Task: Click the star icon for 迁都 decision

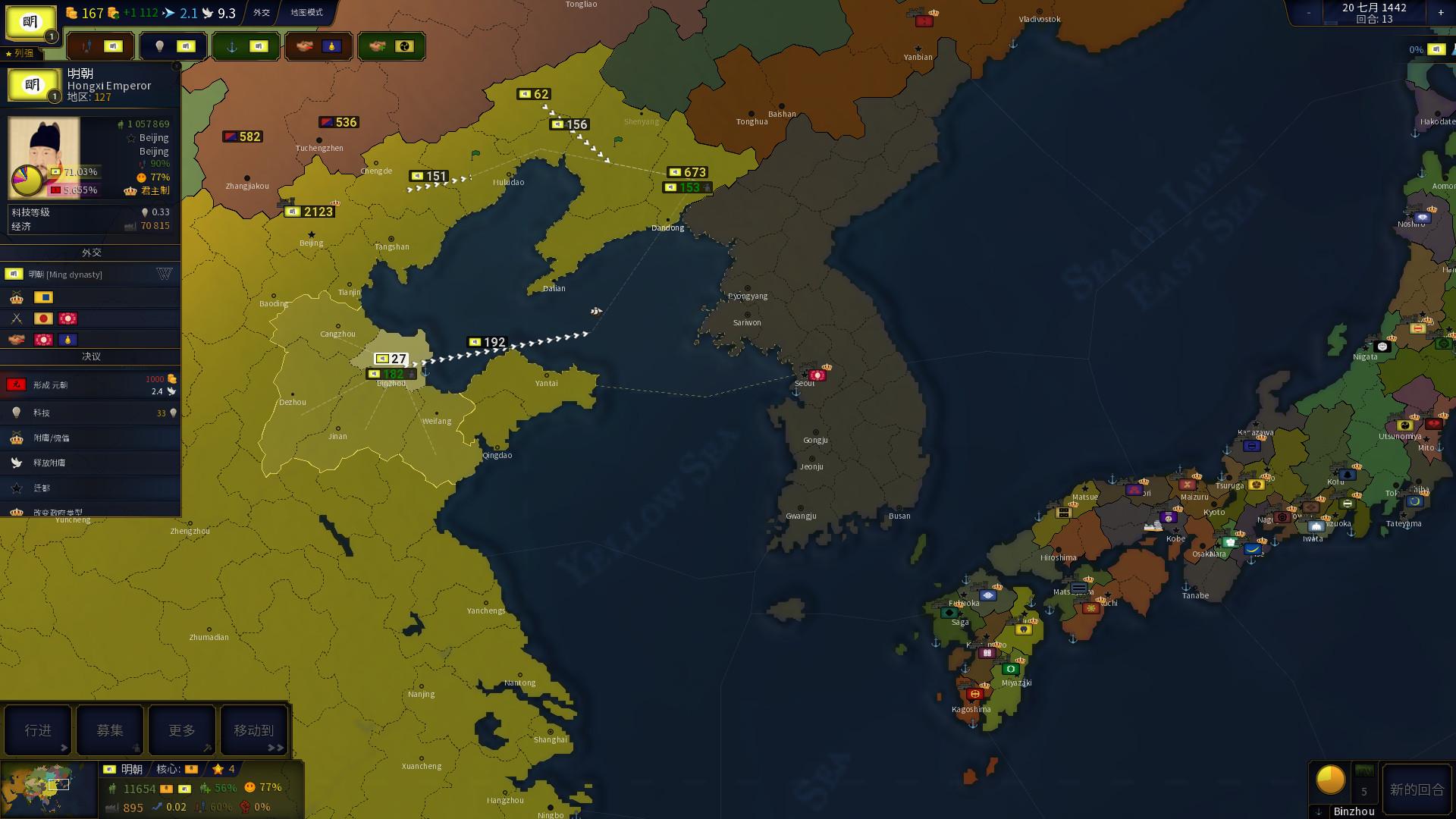Action: tap(16, 488)
